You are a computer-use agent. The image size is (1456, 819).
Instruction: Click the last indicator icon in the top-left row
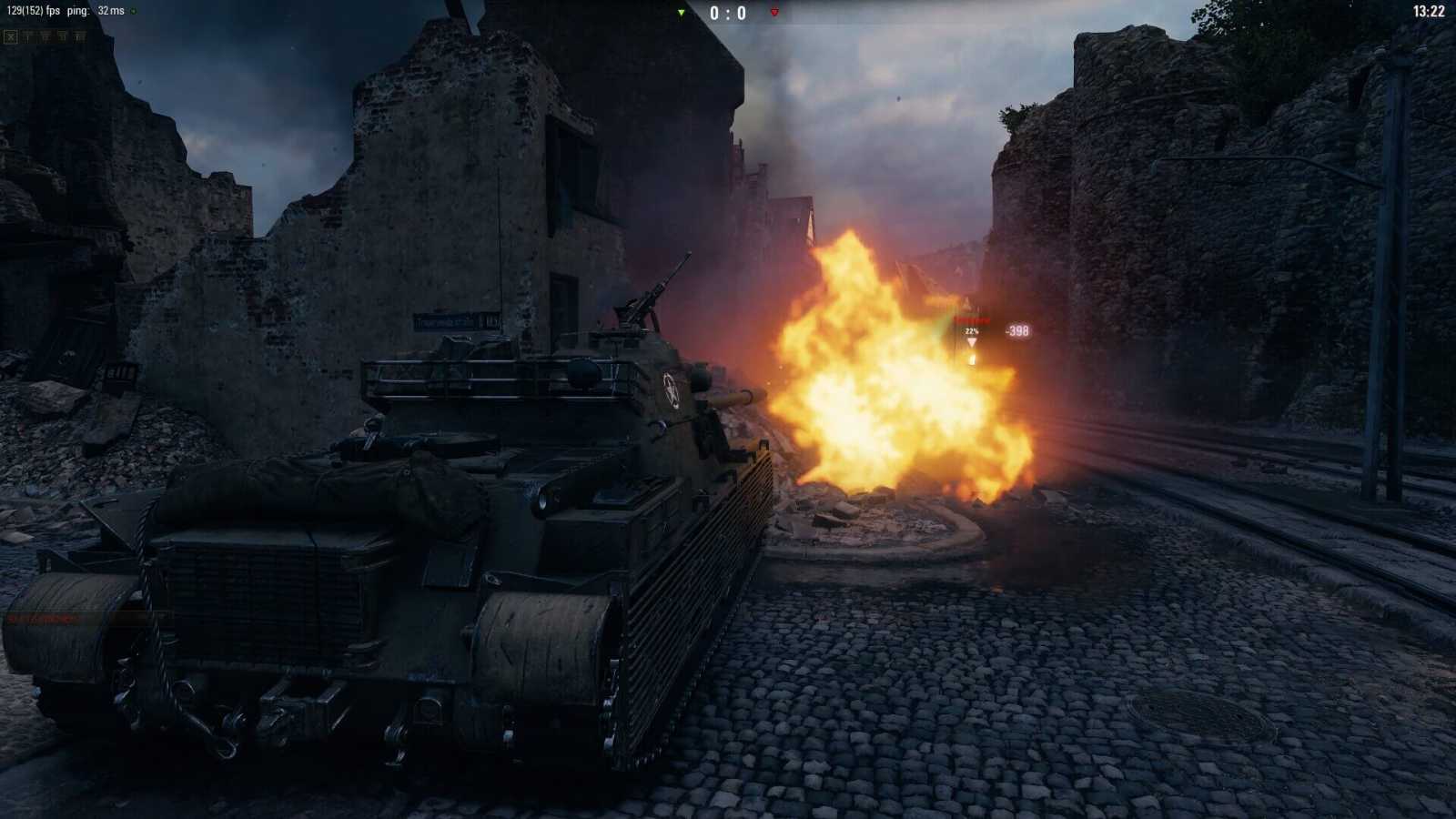point(78,36)
